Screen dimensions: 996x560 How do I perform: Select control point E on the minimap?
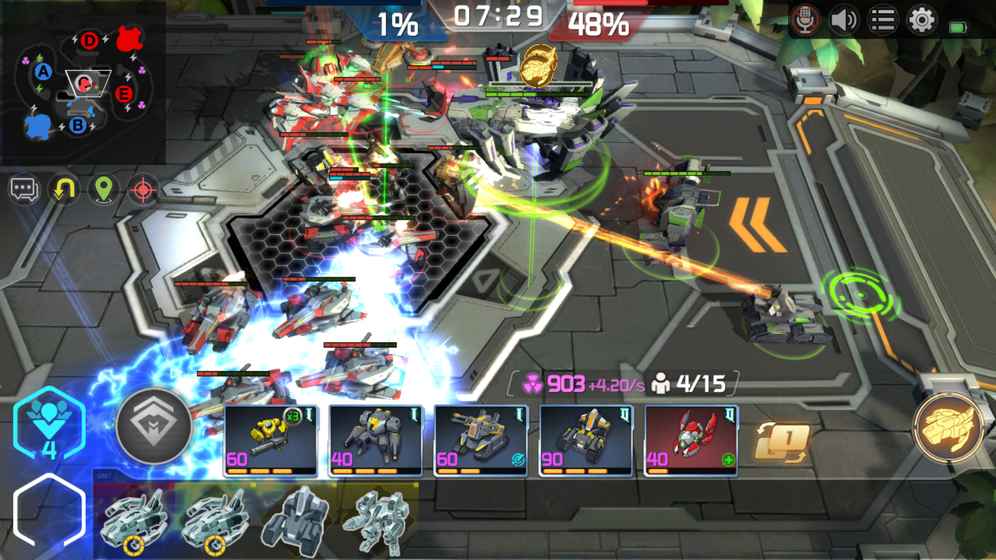click(x=125, y=93)
